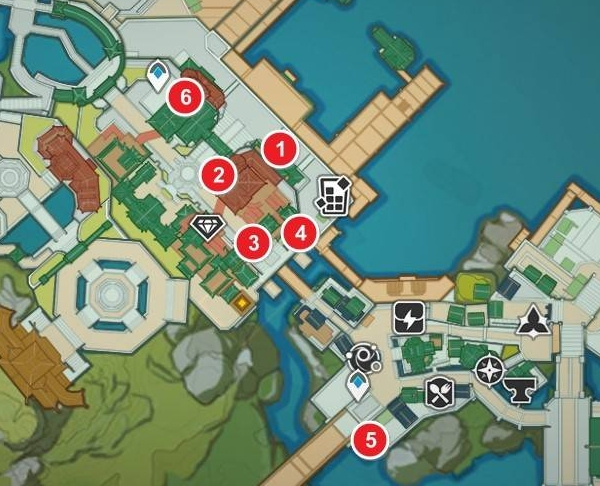Open red map marker number 6

tap(186, 96)
